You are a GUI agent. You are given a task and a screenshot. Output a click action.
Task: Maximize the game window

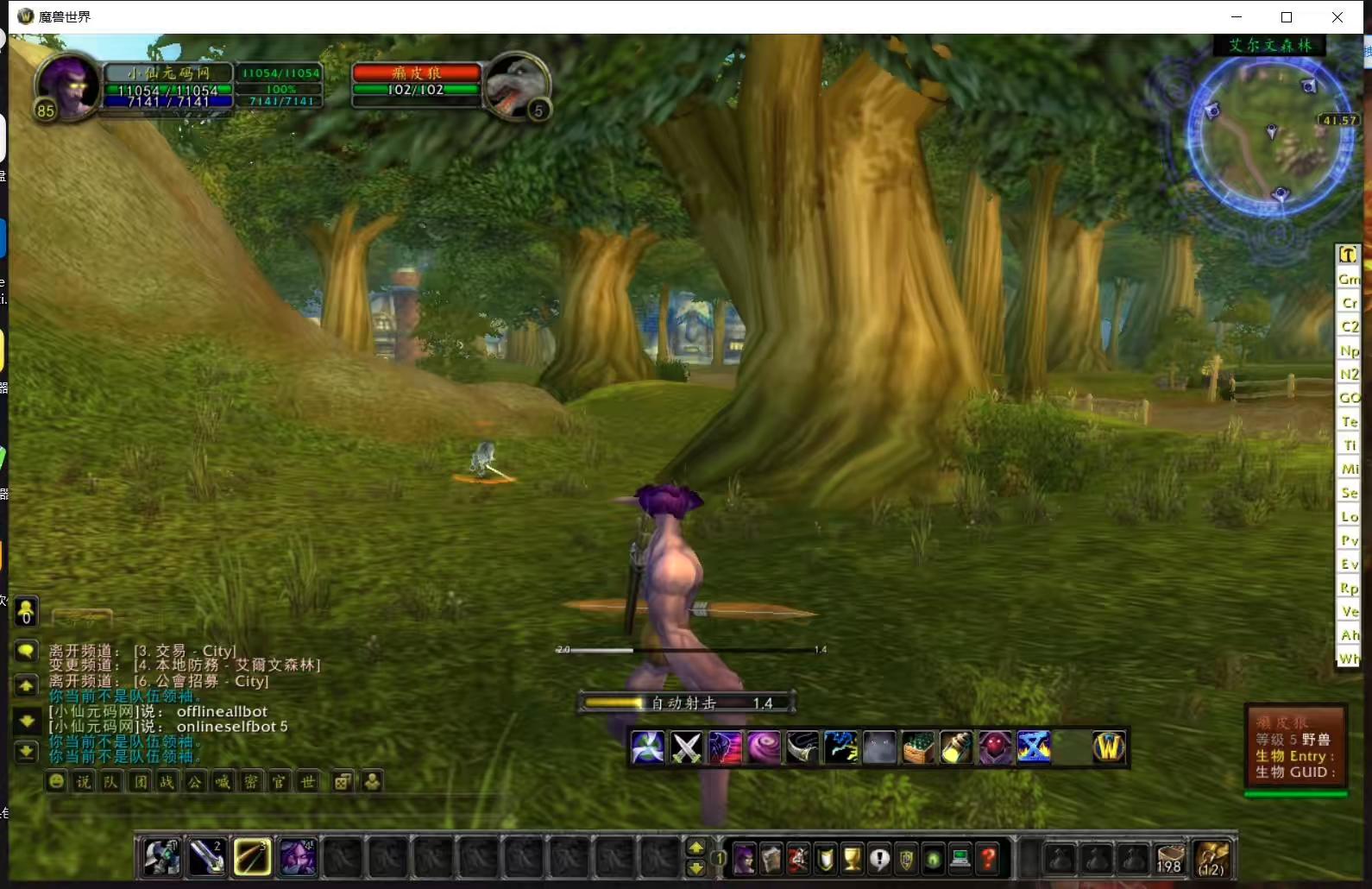pyautogui.click(x=1287, y=17)
